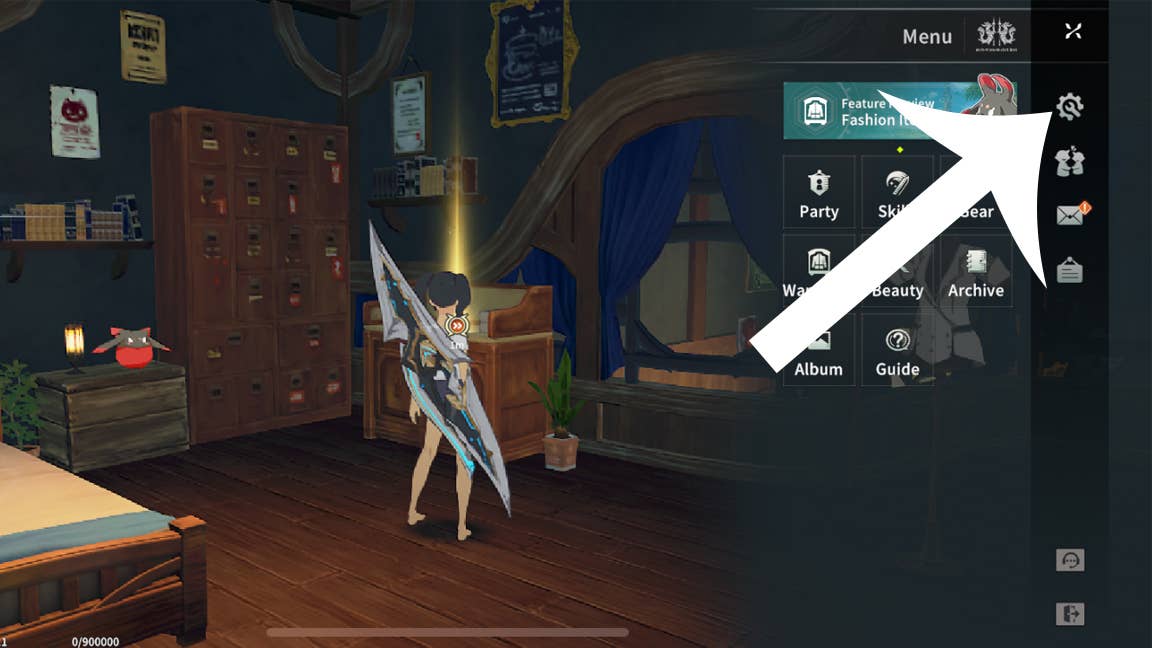Open the Skill menu
Screen dimensions: 1152x648
click(897, 193)
